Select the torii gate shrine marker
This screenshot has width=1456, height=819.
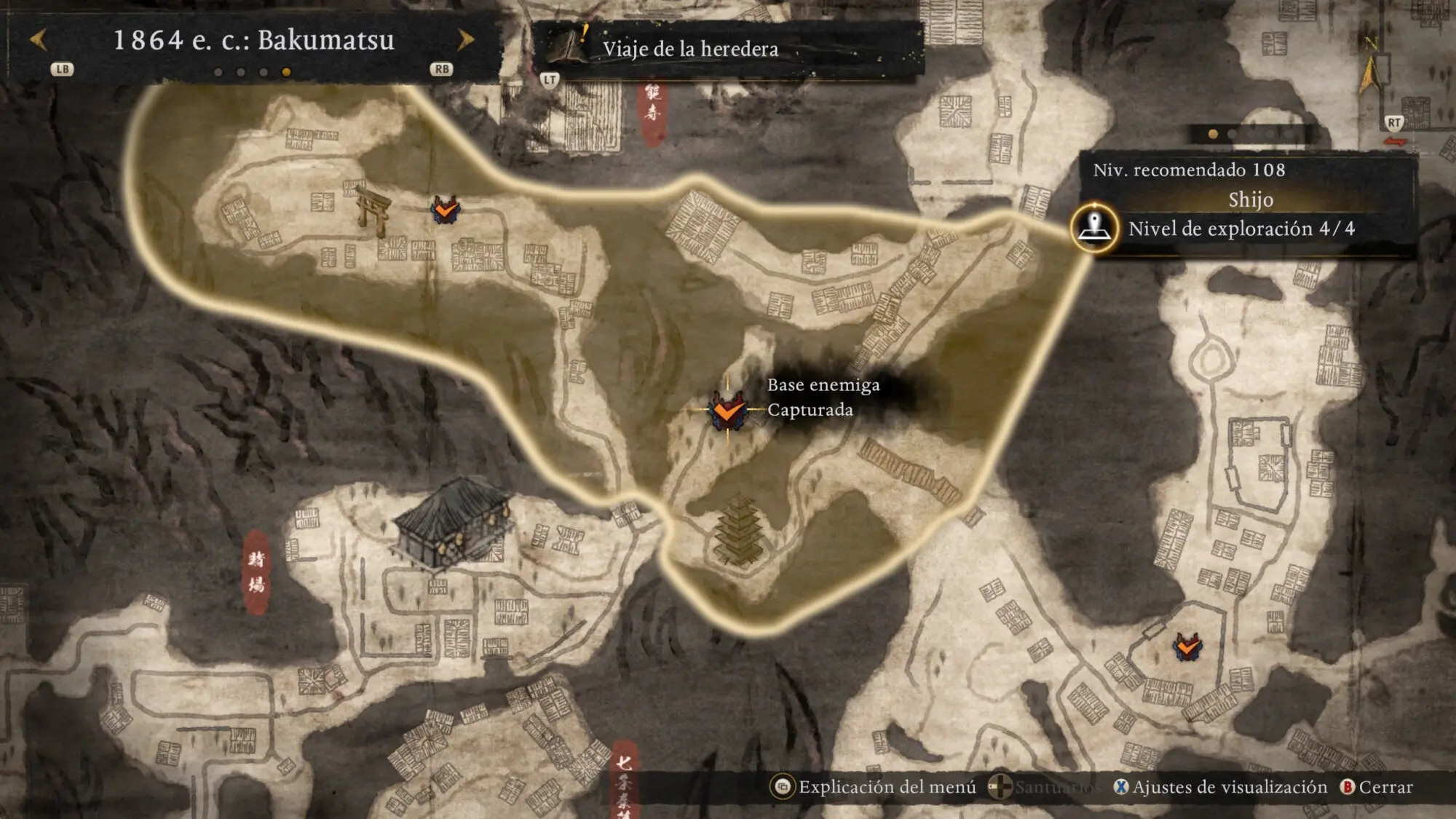point(373,210)
